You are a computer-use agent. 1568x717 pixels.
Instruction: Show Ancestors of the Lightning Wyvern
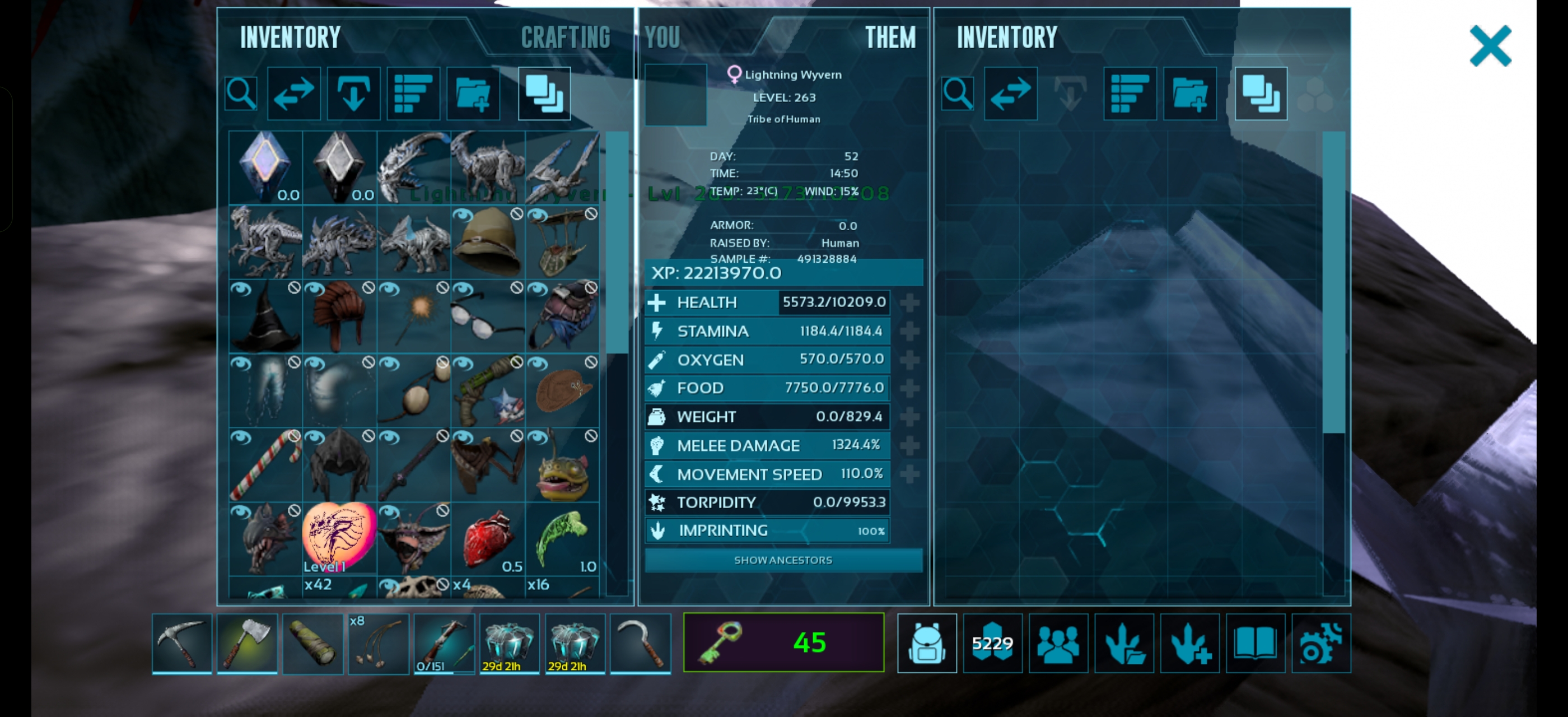tap(783, 560)
